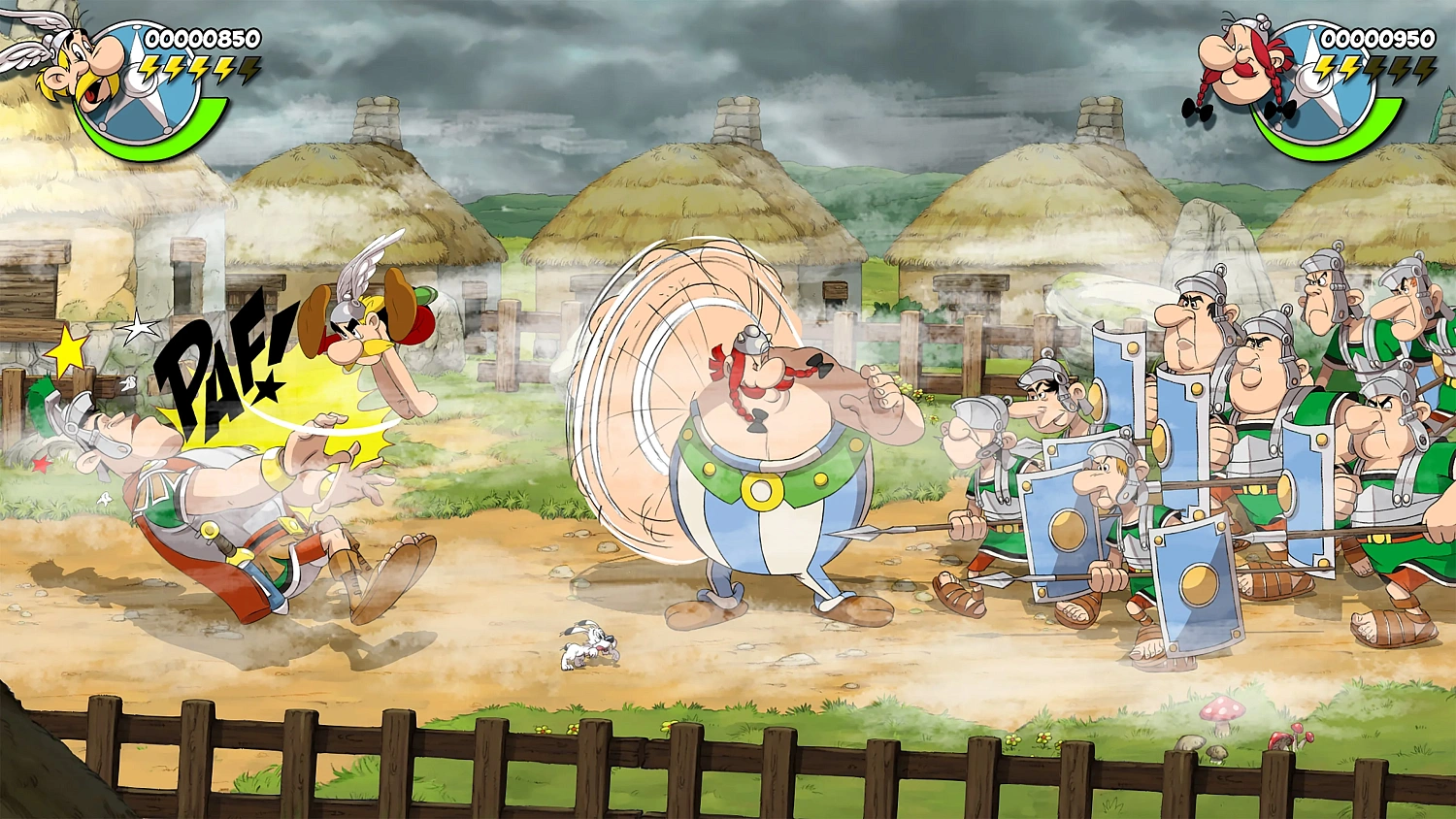Click the yellow star beside the PAF! text
This screenshot has width=1456, height=819.
tap(68, 352)
